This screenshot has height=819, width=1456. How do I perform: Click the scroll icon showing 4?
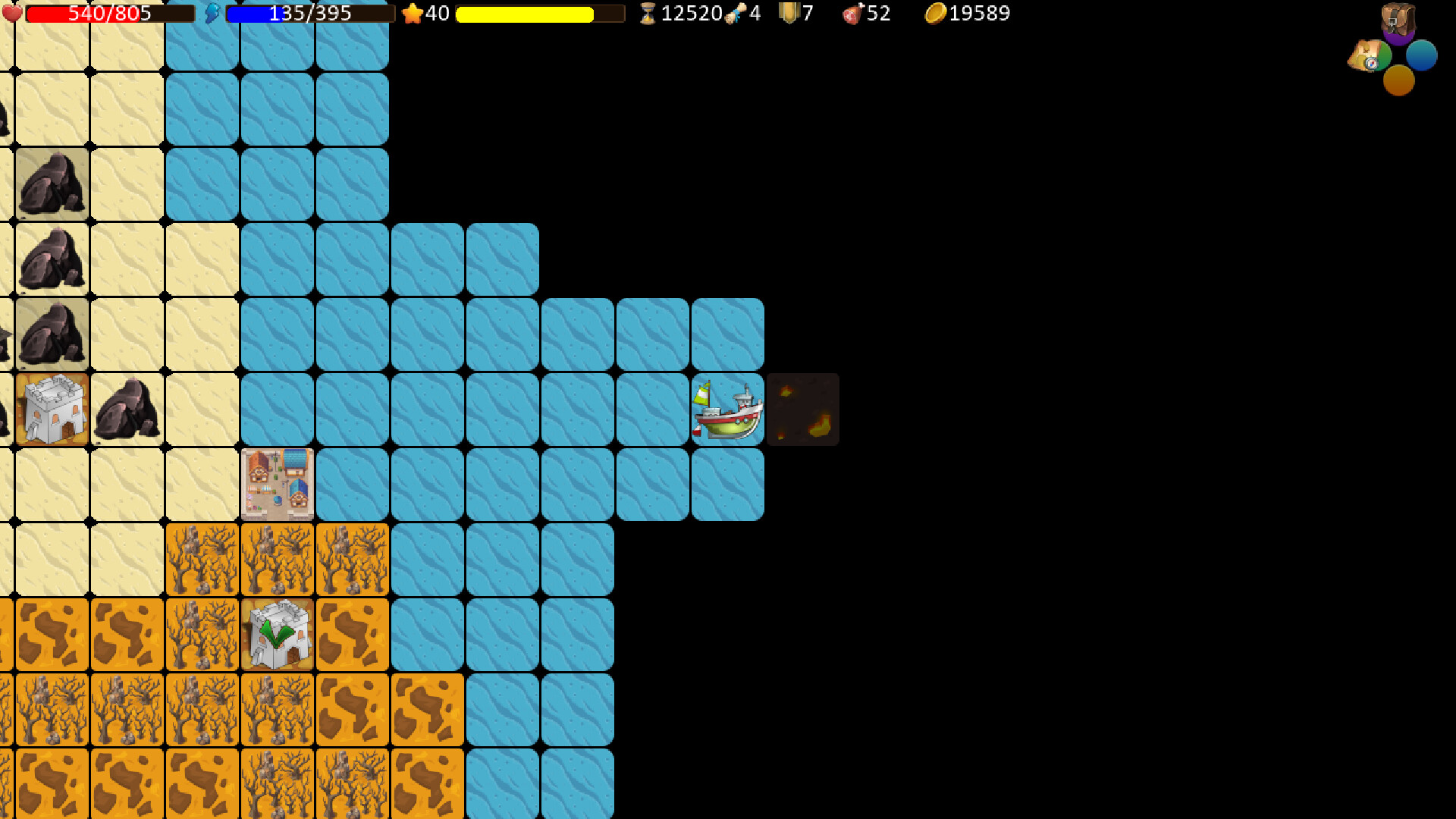pyautogui.click(x=733, y=14)
